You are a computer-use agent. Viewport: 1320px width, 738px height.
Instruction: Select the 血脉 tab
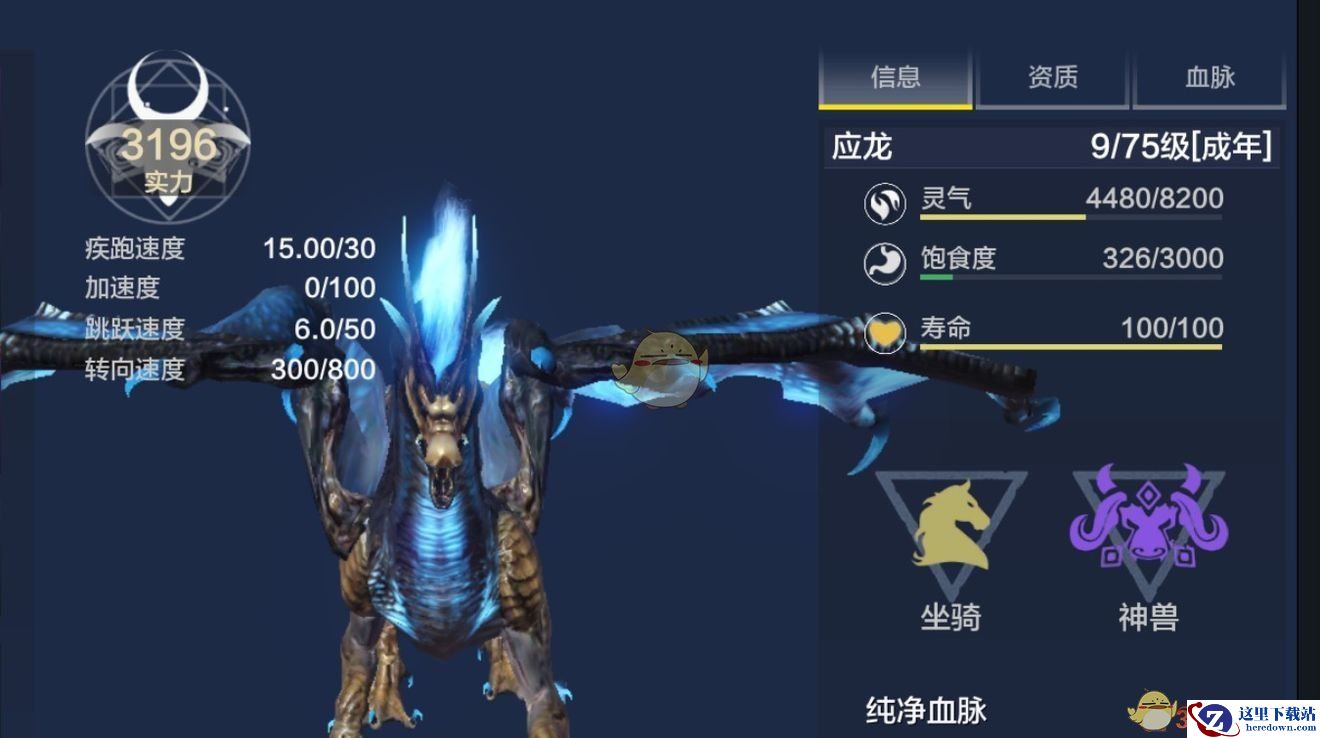coord(1209,77)
